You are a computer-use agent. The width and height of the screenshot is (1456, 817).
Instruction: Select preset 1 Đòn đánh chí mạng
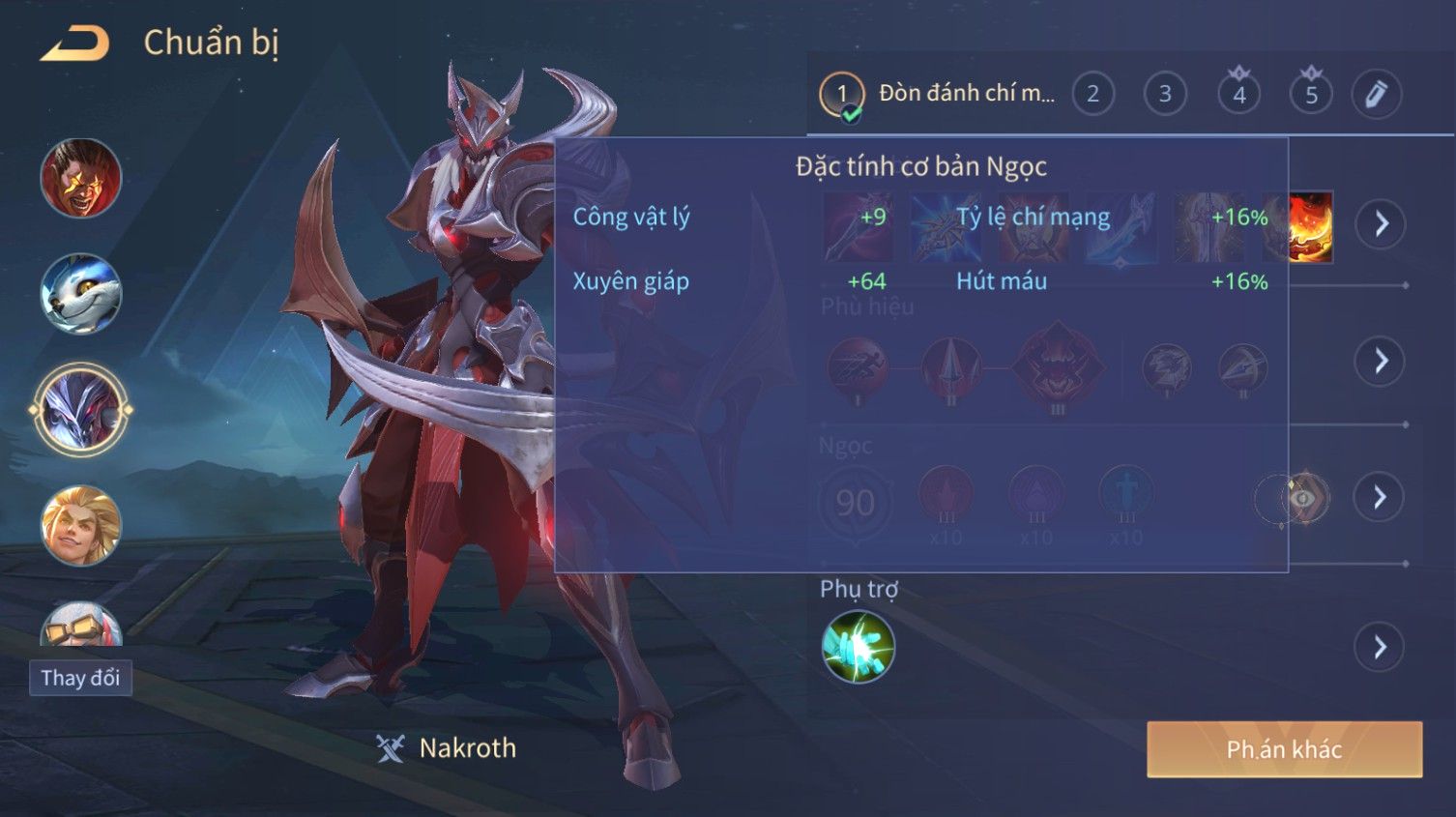[938, 94]
